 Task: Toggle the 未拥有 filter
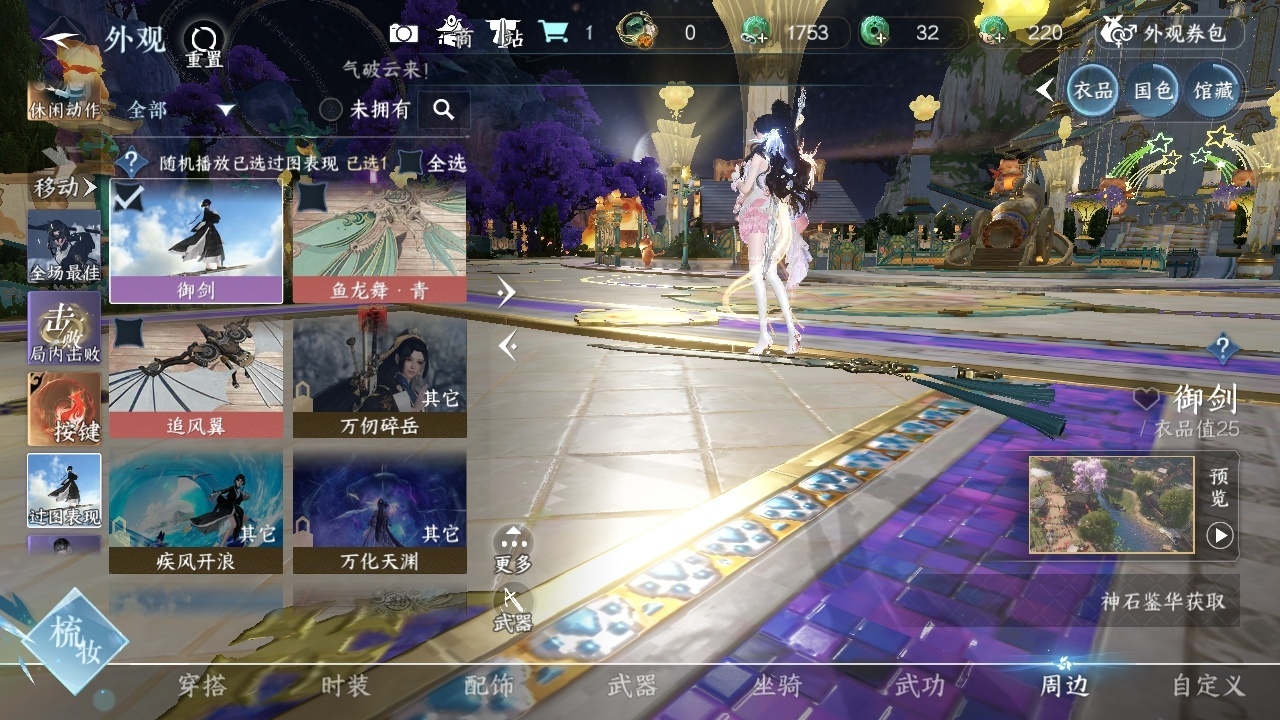pyautogui.click(x=331, y=110)
